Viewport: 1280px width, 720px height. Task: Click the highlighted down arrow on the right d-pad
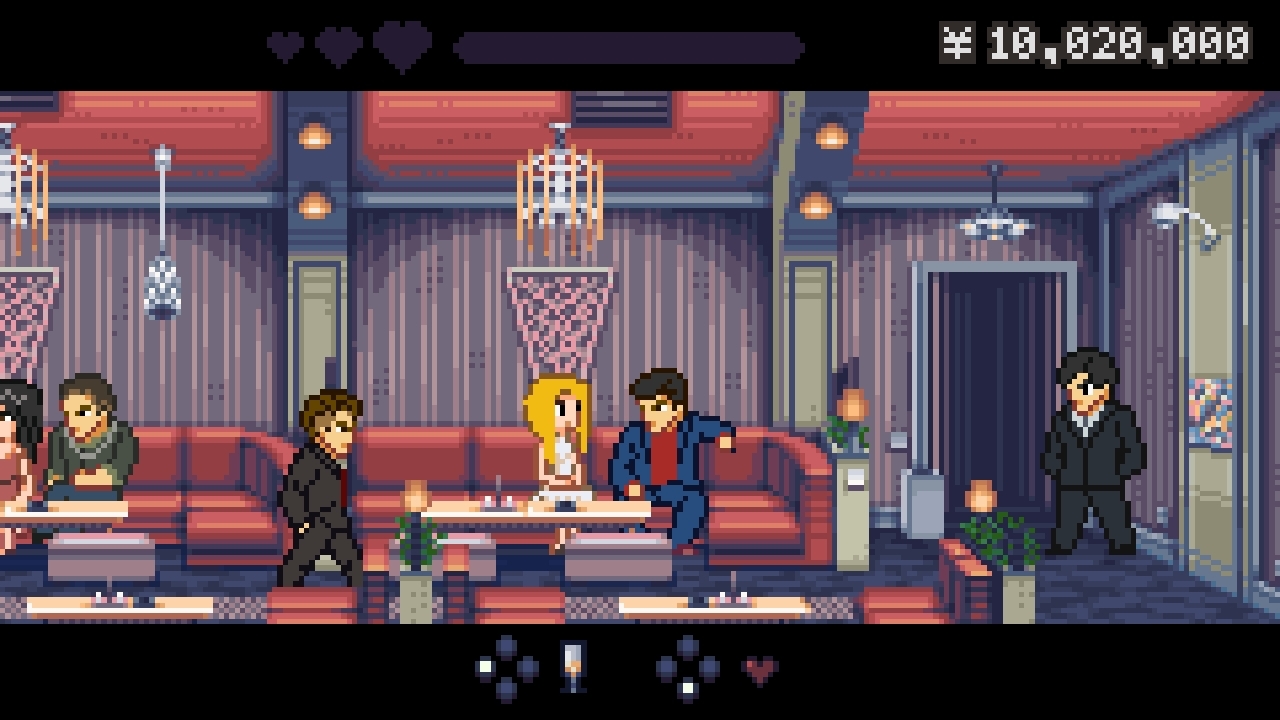688,686
